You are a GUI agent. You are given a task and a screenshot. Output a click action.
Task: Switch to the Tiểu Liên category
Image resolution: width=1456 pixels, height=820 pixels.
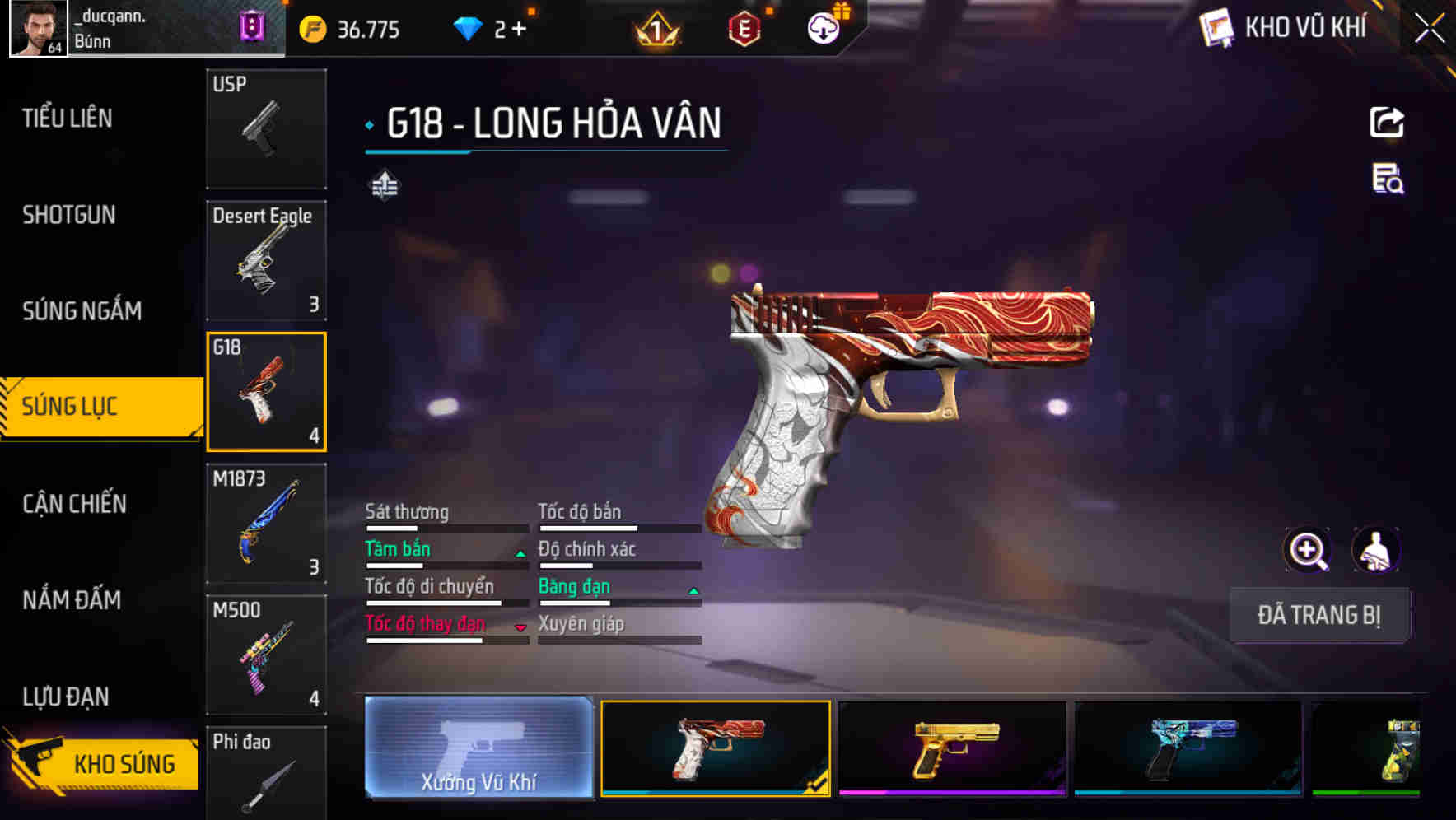[68, 119]
